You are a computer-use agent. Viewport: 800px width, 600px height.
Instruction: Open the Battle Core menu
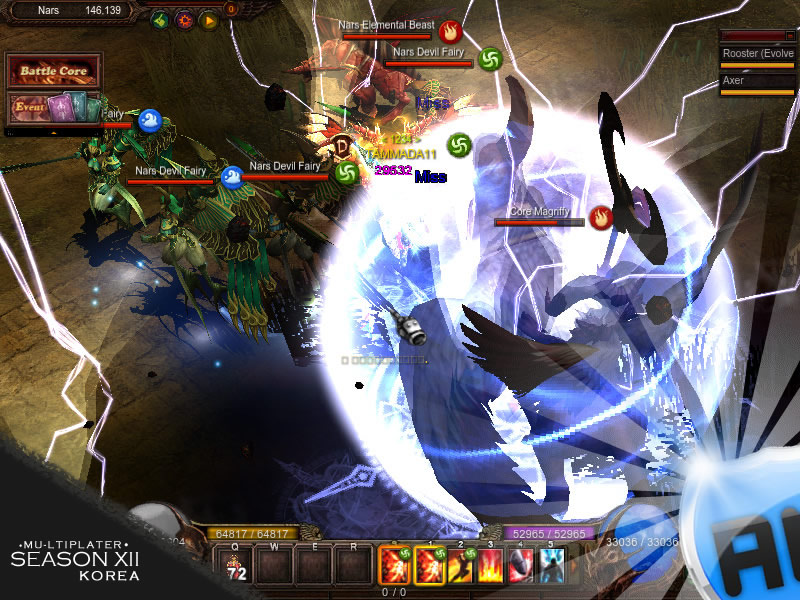[54, 72]
